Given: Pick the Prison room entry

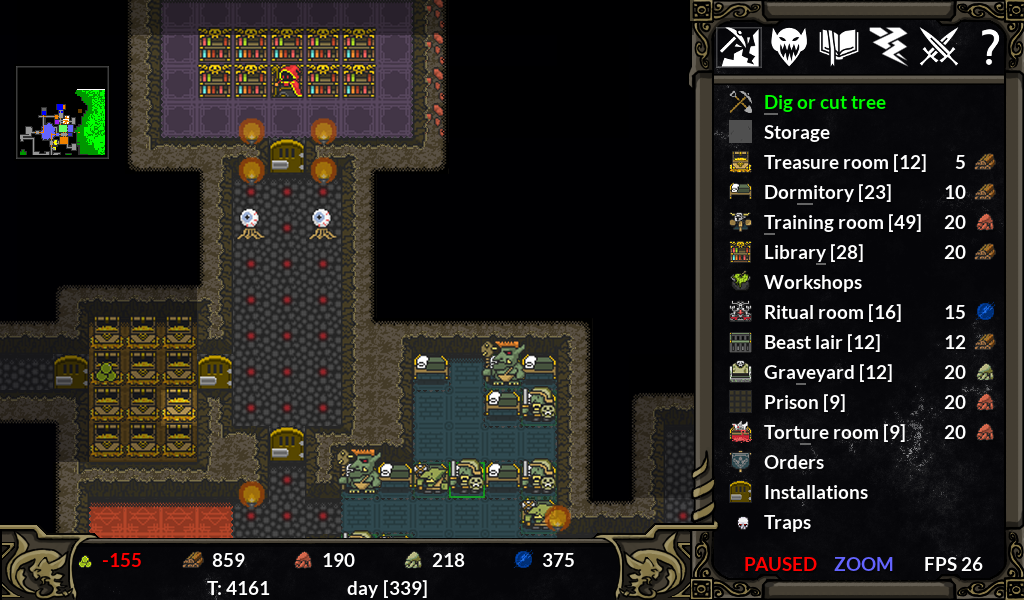Looking at the screenshot, I should tap(804, 402).
